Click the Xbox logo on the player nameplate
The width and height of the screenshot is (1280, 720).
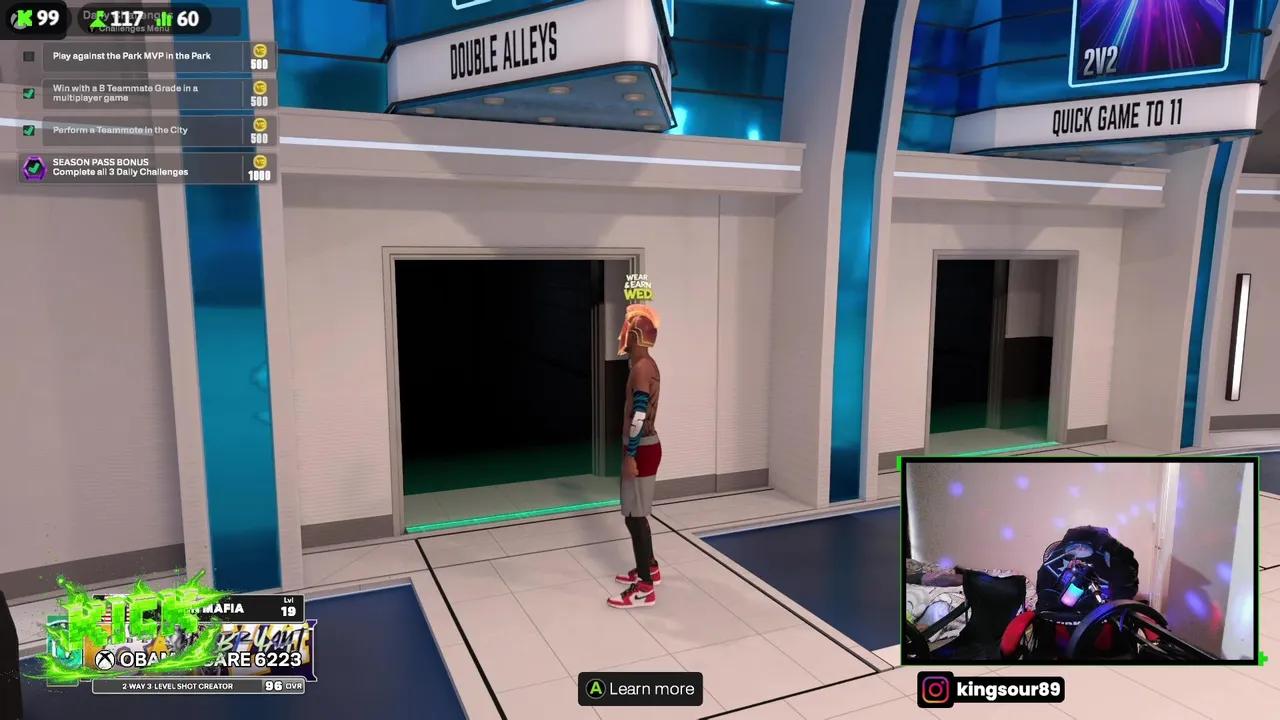(106, 660)
